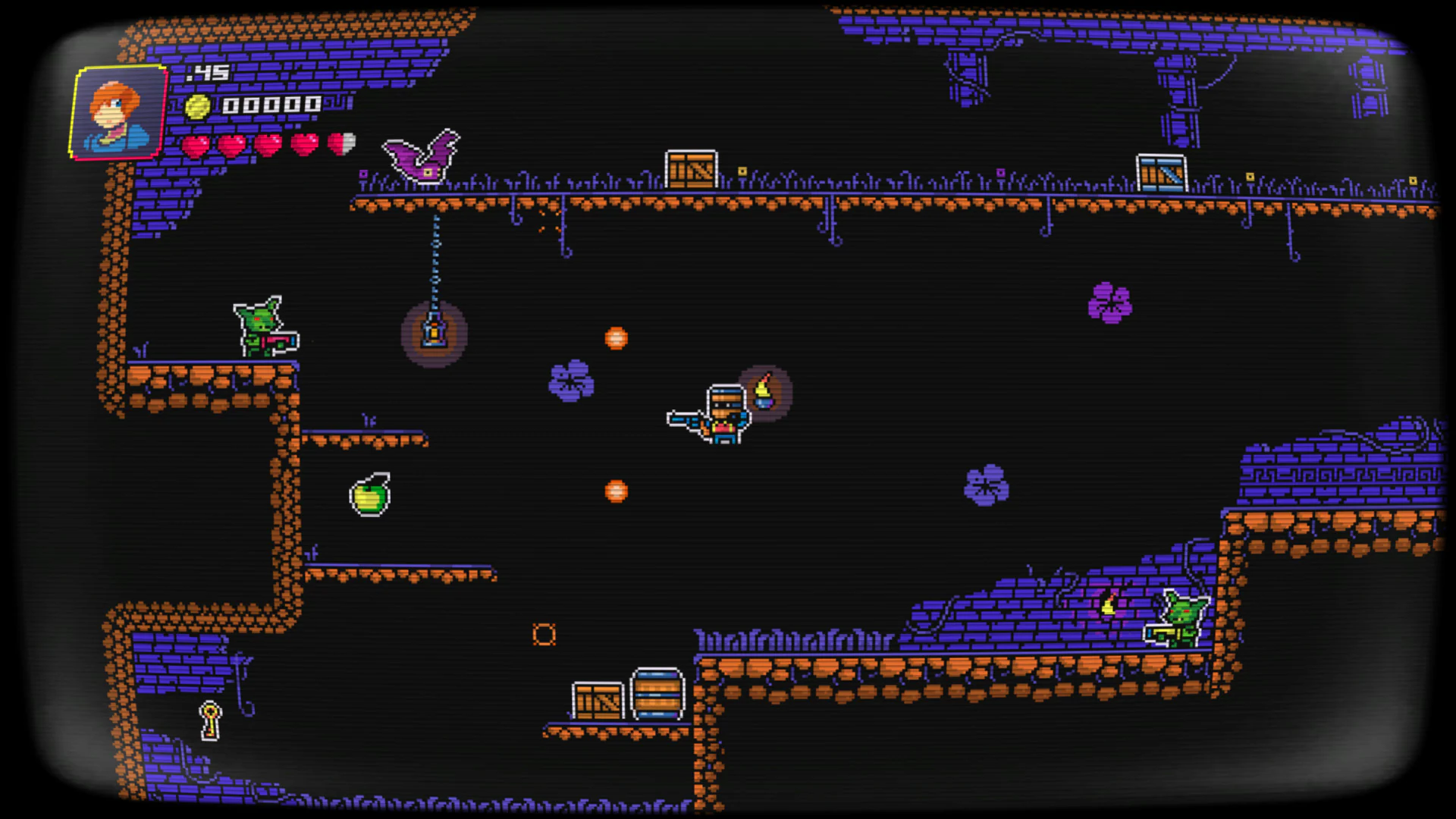Click the first full heart in the HUD

tap(197, 143)
